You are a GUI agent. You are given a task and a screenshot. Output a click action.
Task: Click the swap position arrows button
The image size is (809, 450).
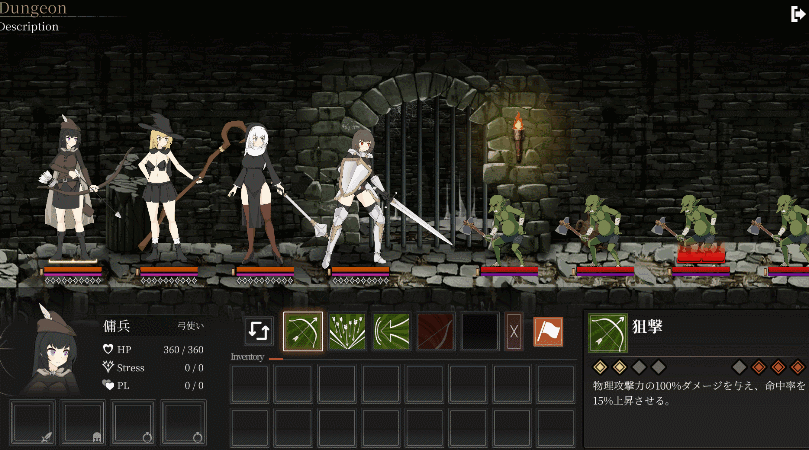point(258,331)
